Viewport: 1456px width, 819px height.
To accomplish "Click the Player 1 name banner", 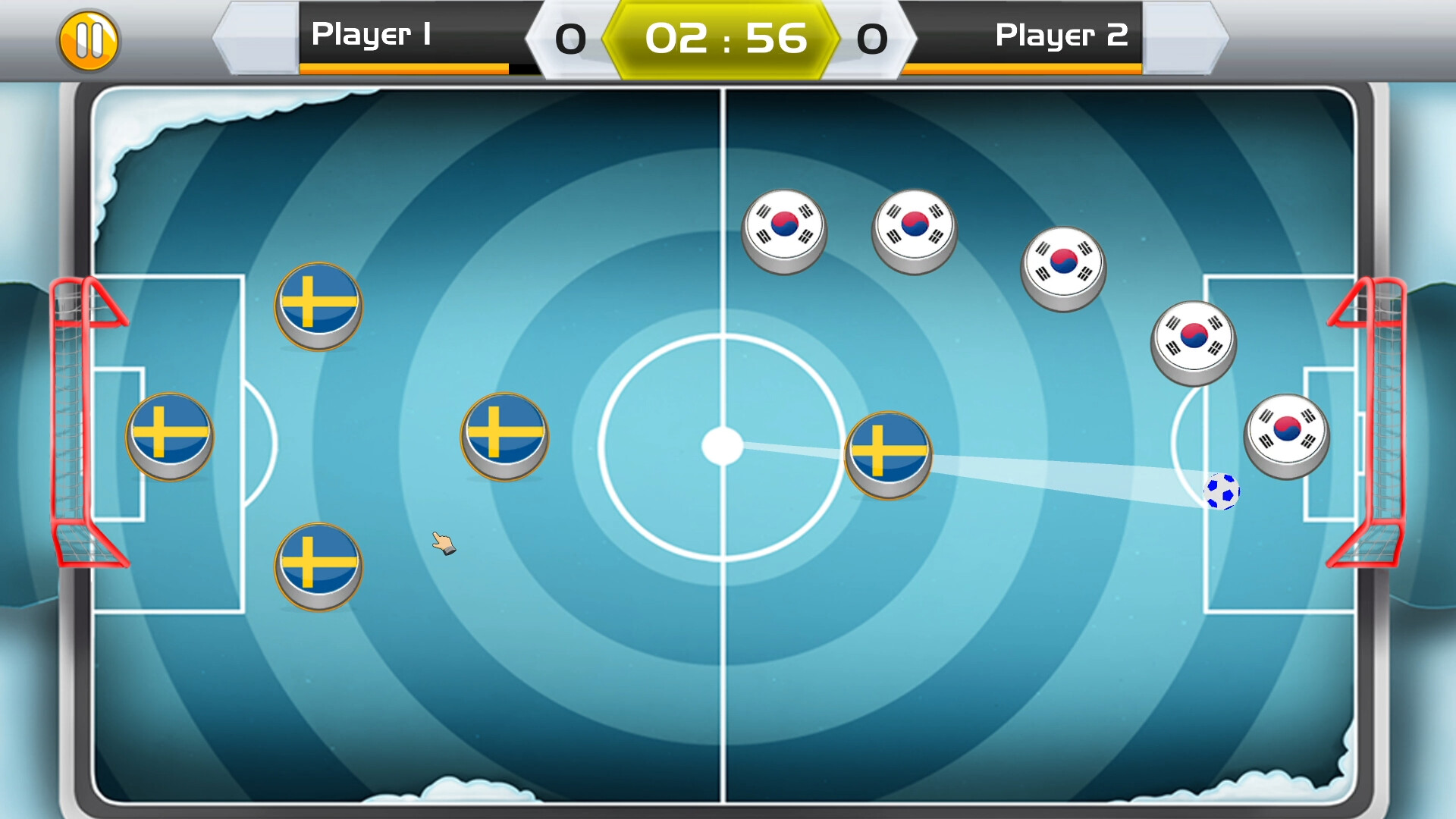I will point(373,33).
